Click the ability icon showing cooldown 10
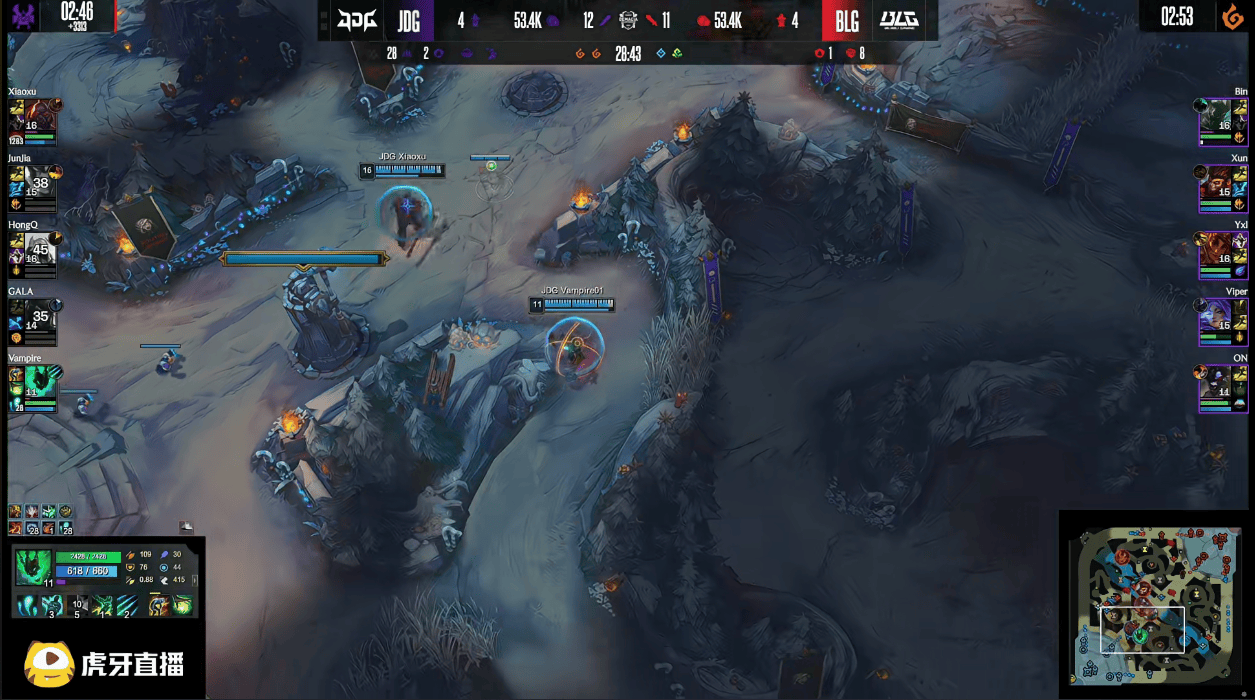Viewport: 1255px width, 700px height. [77, 604]
